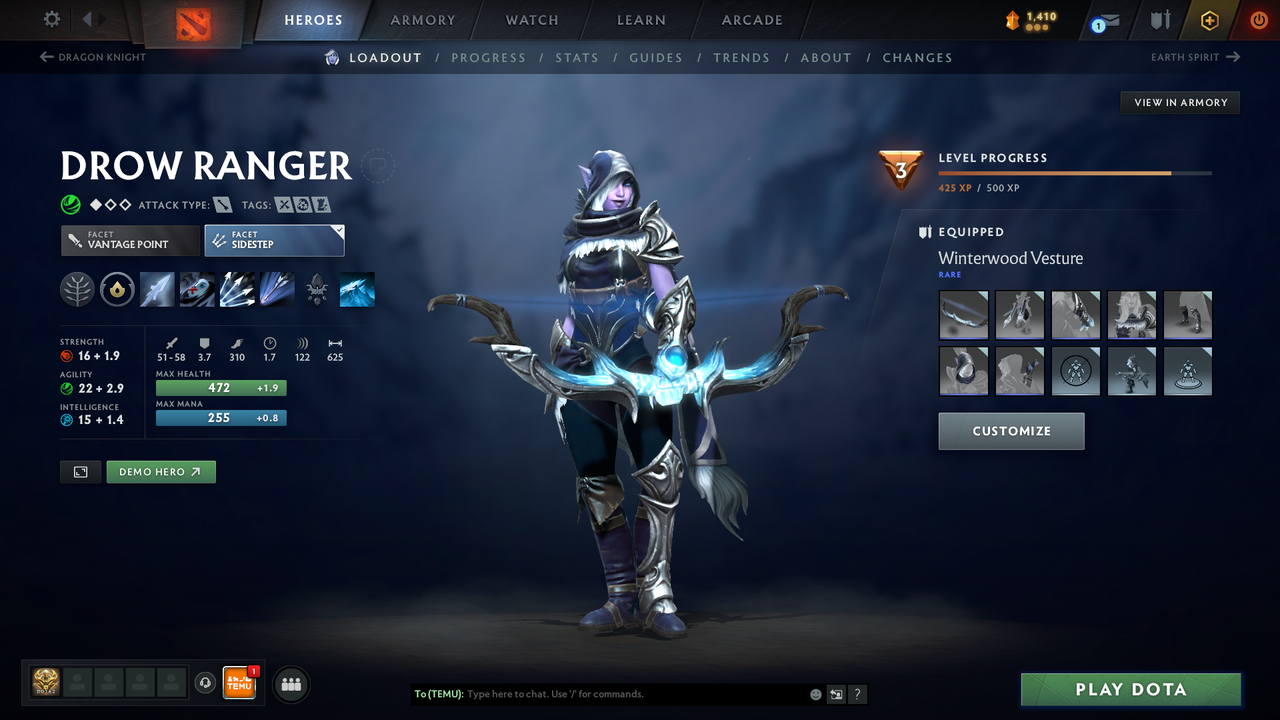Viewport: 1280px width, 720px height.
Task: View the Marksmanship ability icon
Action: [277, 289]
